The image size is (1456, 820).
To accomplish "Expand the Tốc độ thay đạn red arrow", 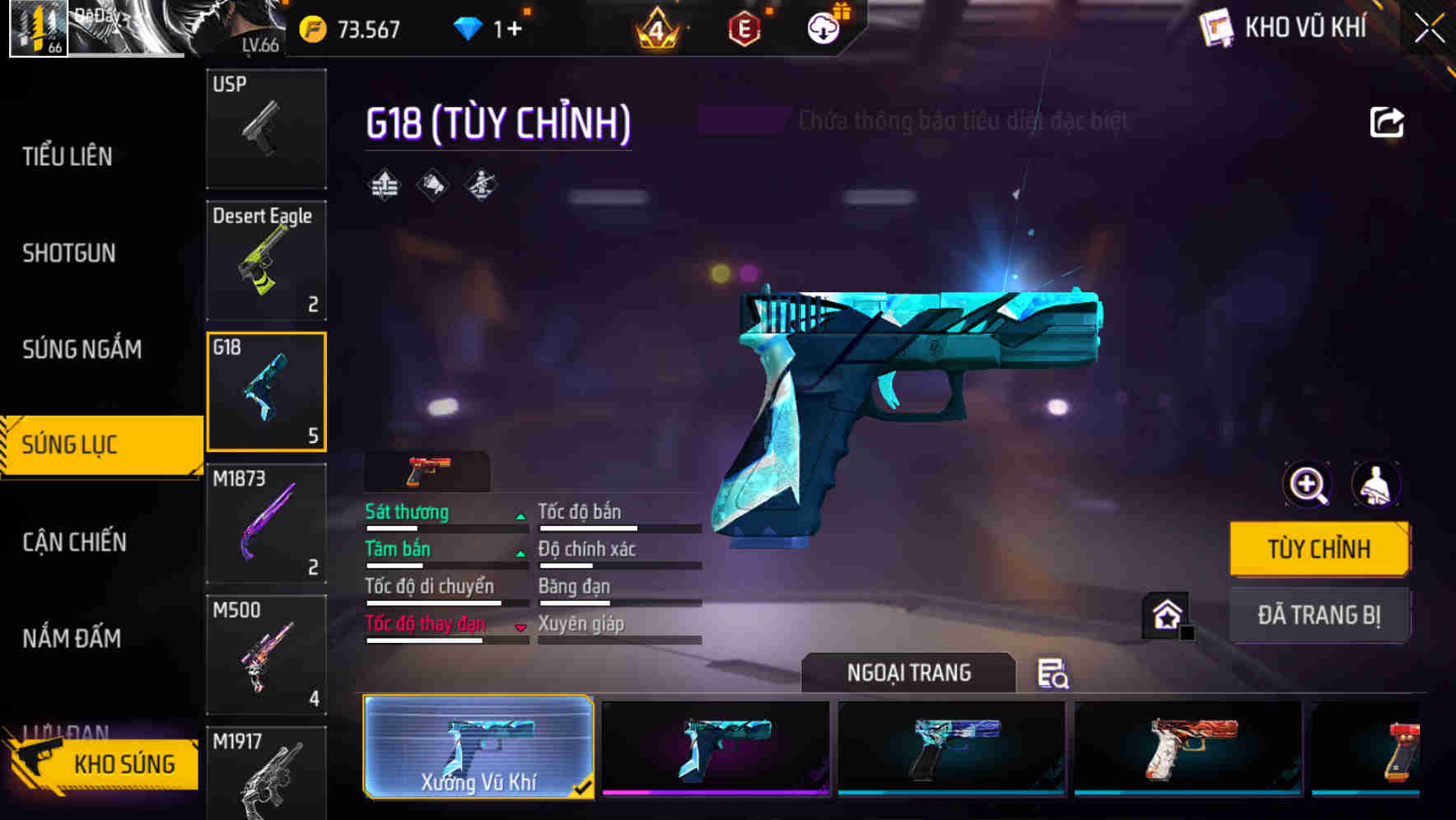I will (521, 627).
